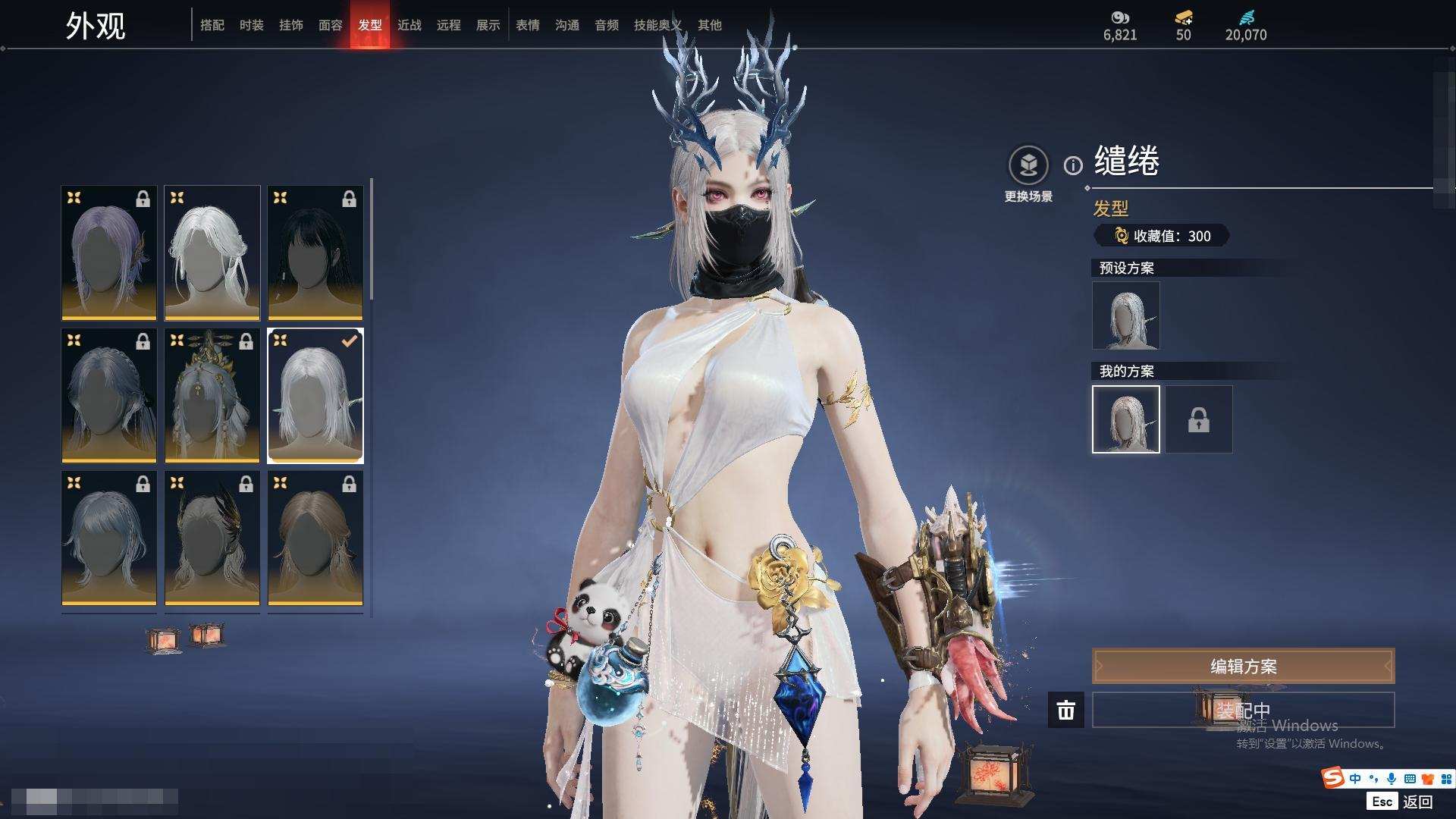Select the 挂饰 tab

pos(291,25)
